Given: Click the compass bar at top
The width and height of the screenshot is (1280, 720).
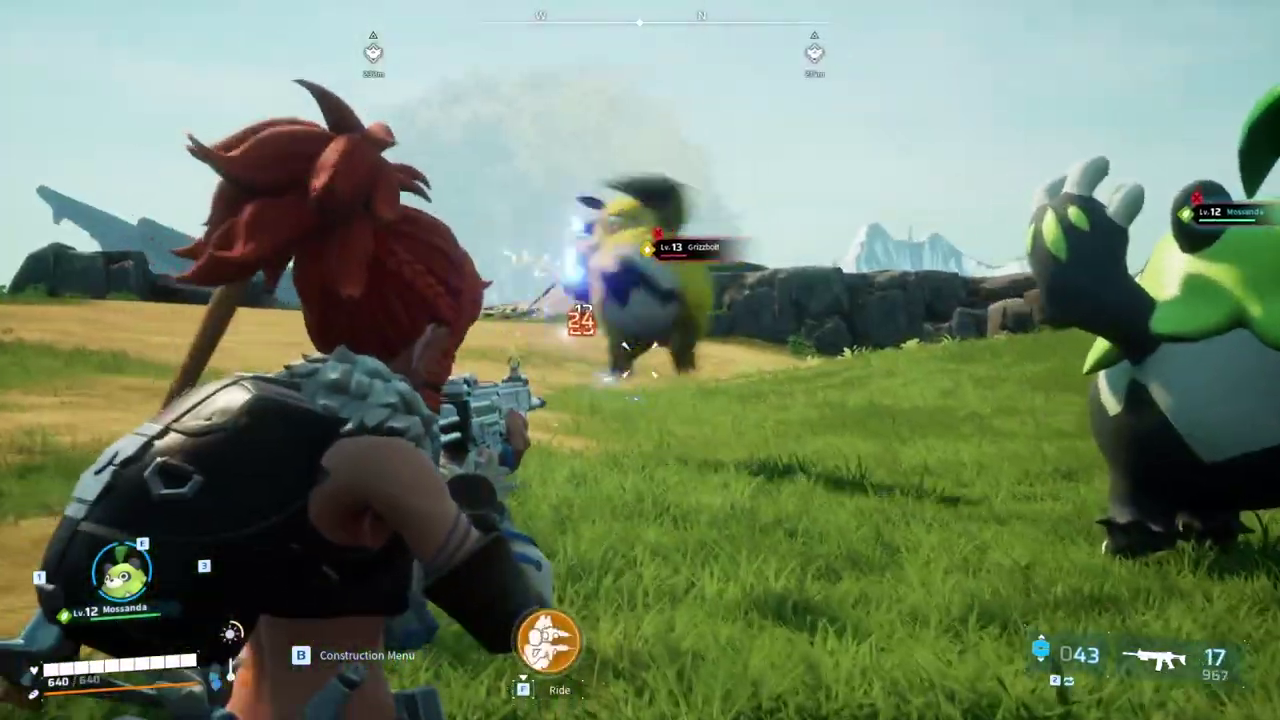Looking at the screenshot, I should click(640, 19).
